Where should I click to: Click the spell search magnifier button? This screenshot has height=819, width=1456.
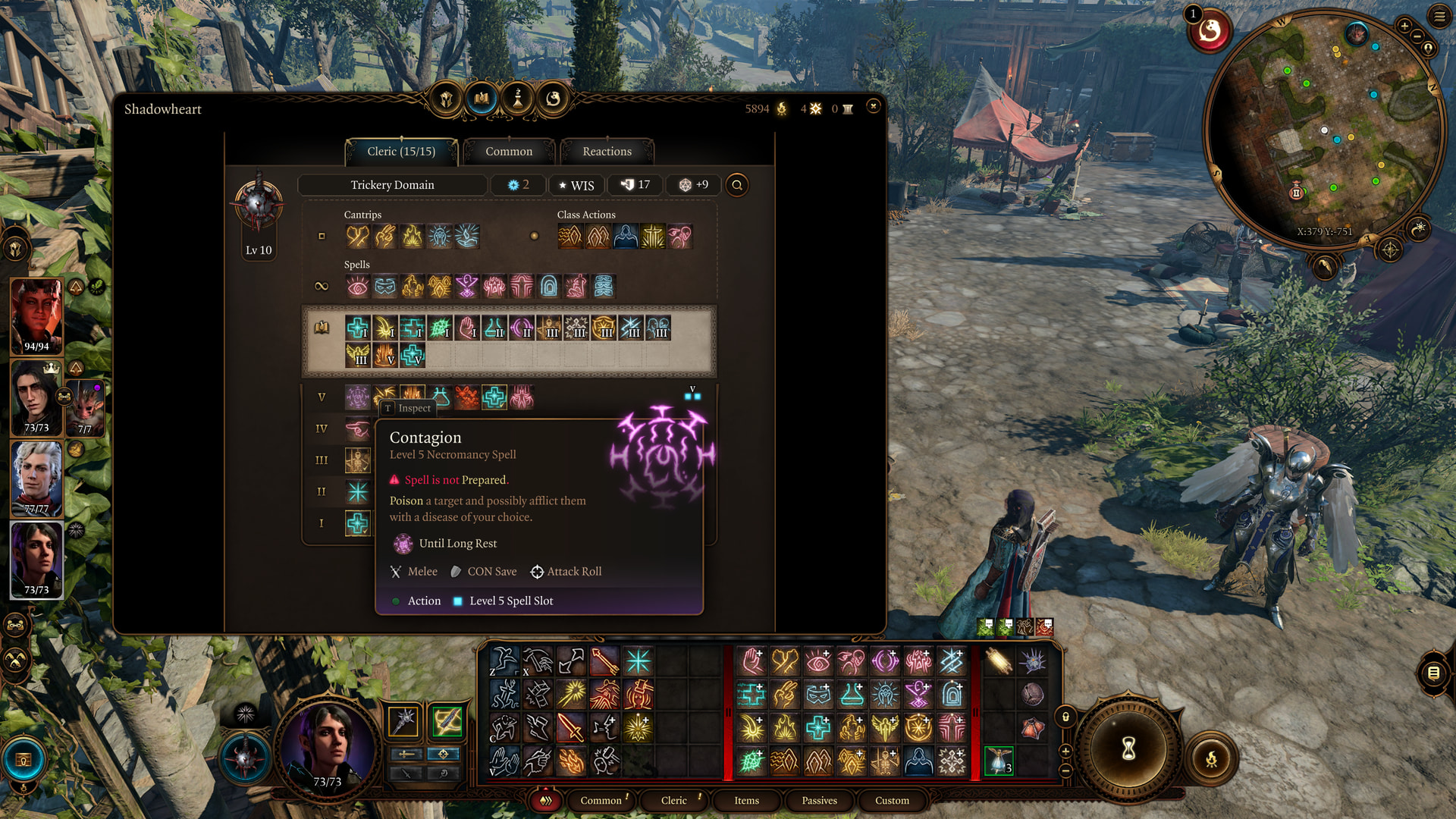[737, 185]
